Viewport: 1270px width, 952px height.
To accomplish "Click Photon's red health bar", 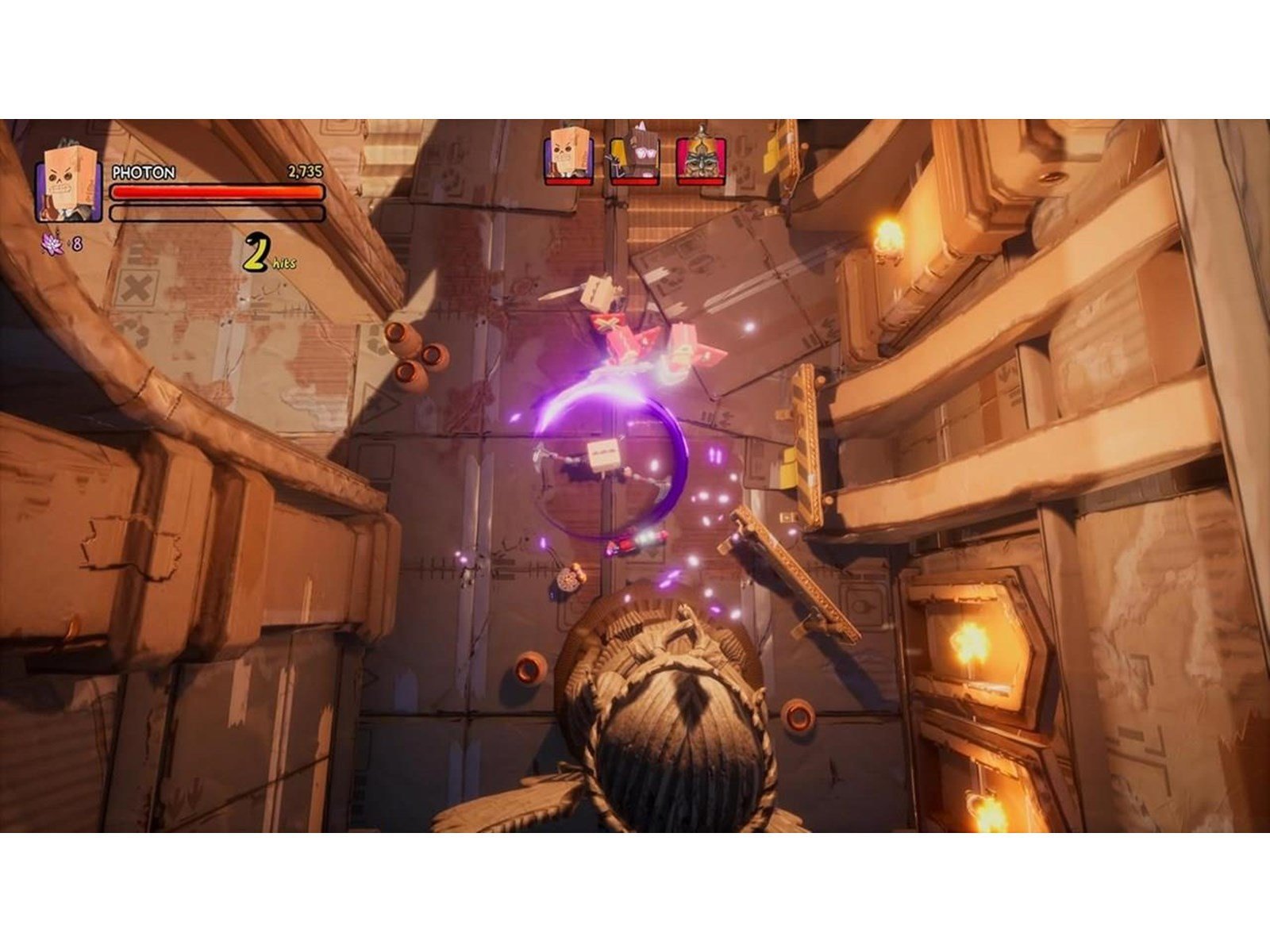I will point(216,193).
